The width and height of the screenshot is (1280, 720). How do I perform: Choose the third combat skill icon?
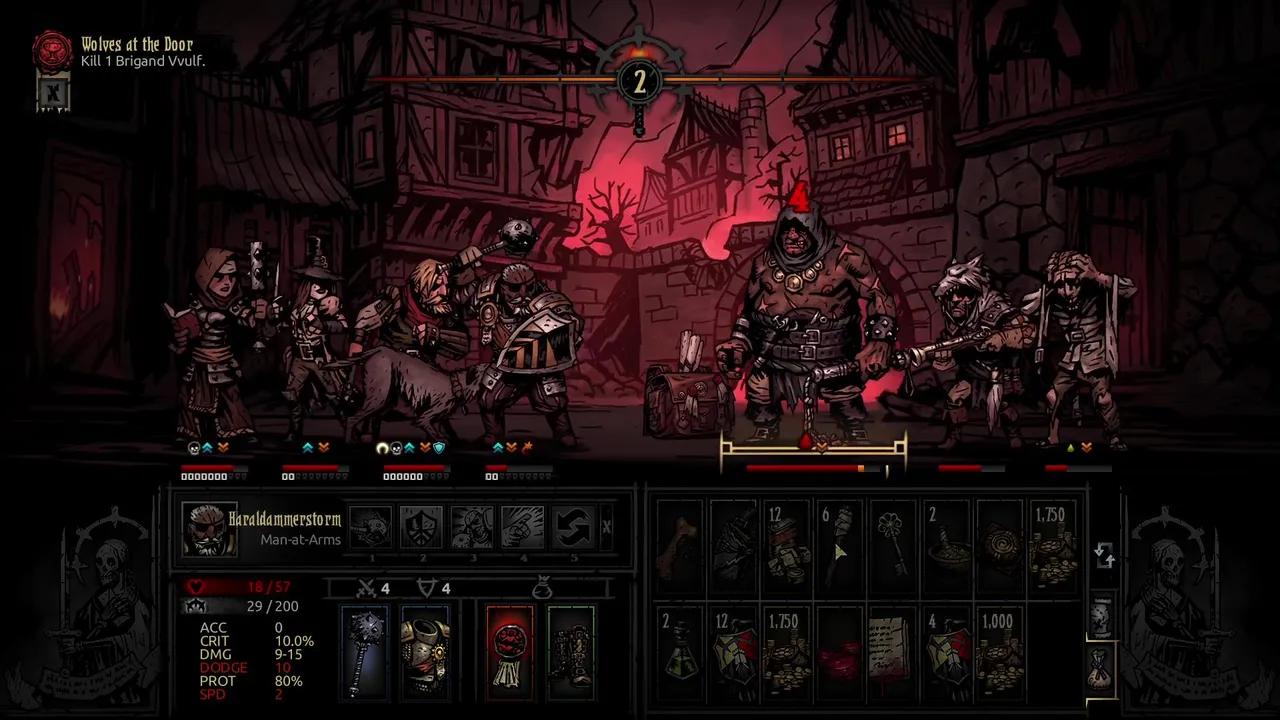coord(471,527)
